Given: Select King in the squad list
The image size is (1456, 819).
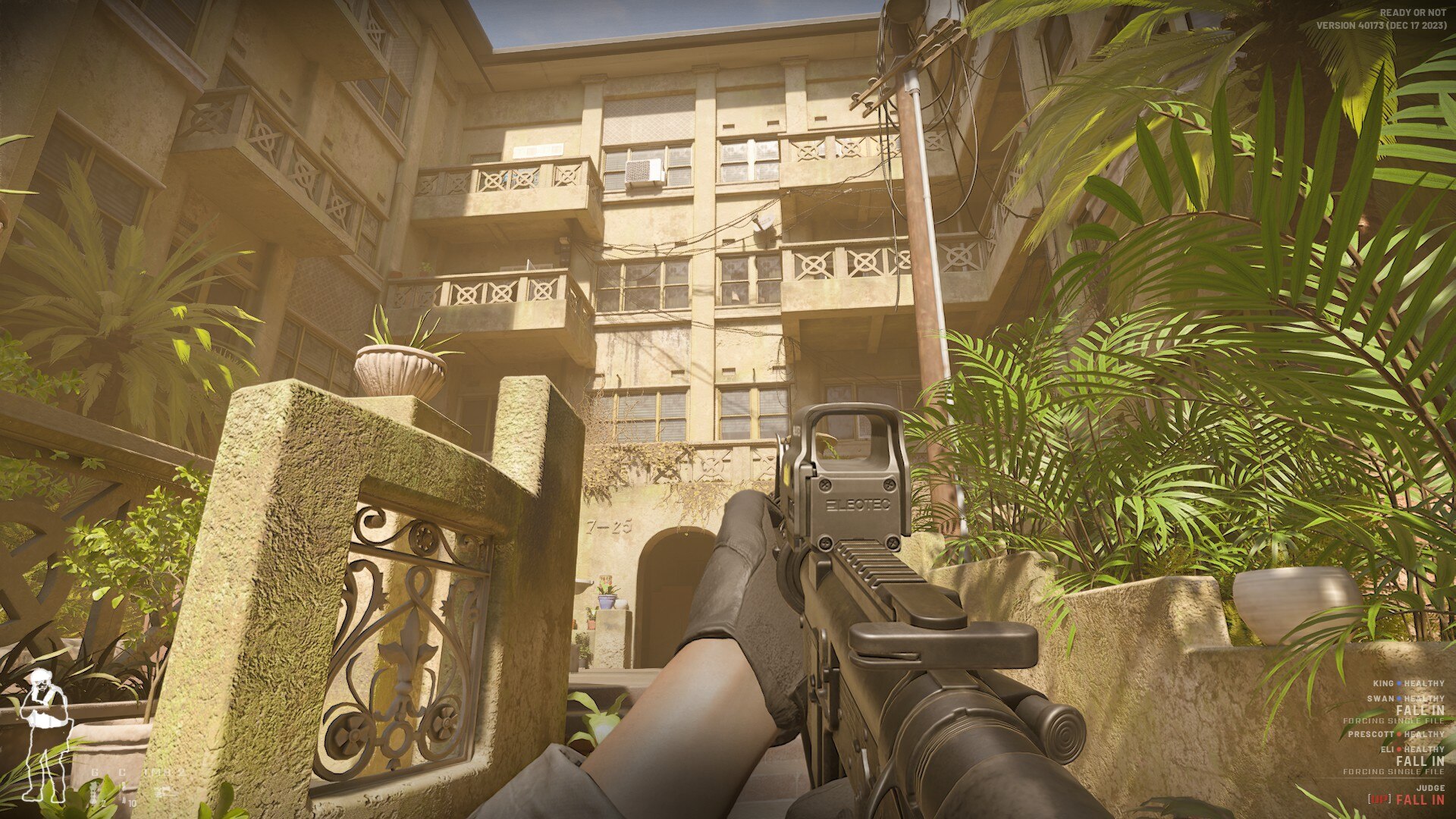Looking at the screenshot, I should (x=1383, y=684).
